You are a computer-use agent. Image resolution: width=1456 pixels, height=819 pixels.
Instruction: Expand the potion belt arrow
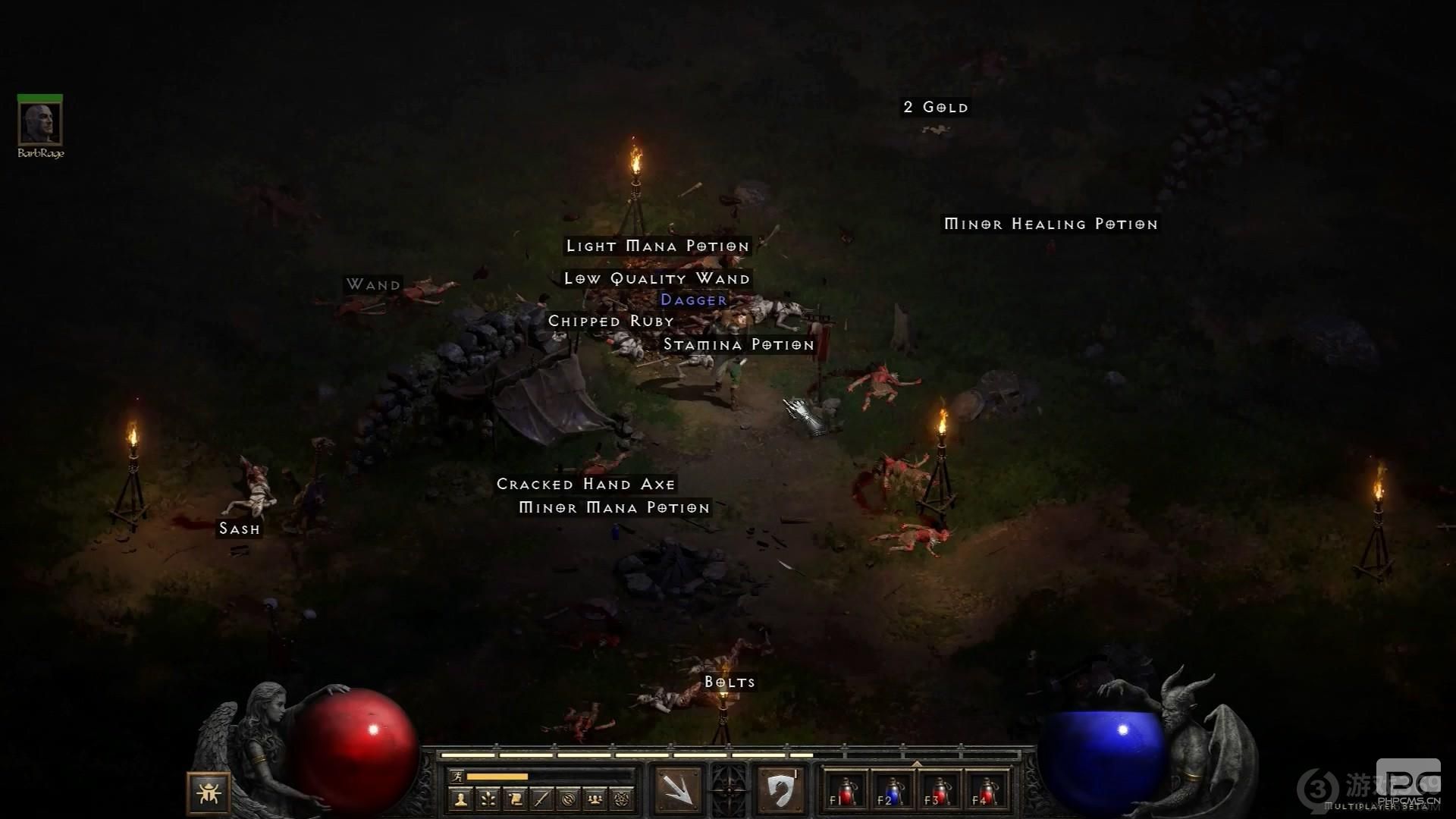point(916,764)
